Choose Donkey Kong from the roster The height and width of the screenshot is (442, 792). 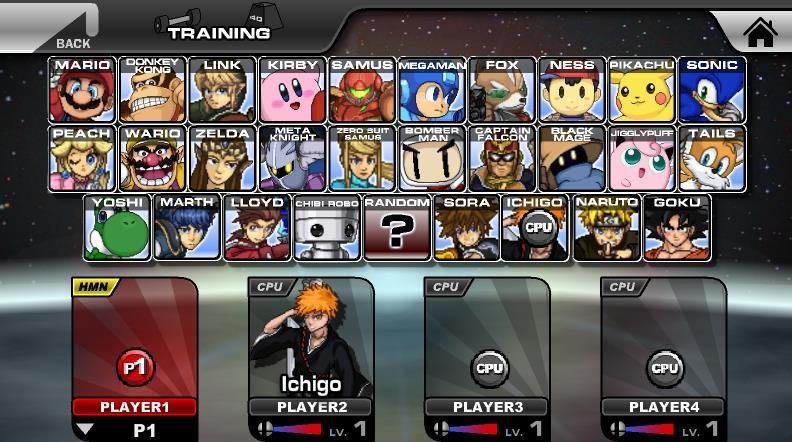[x=152, y=90]
